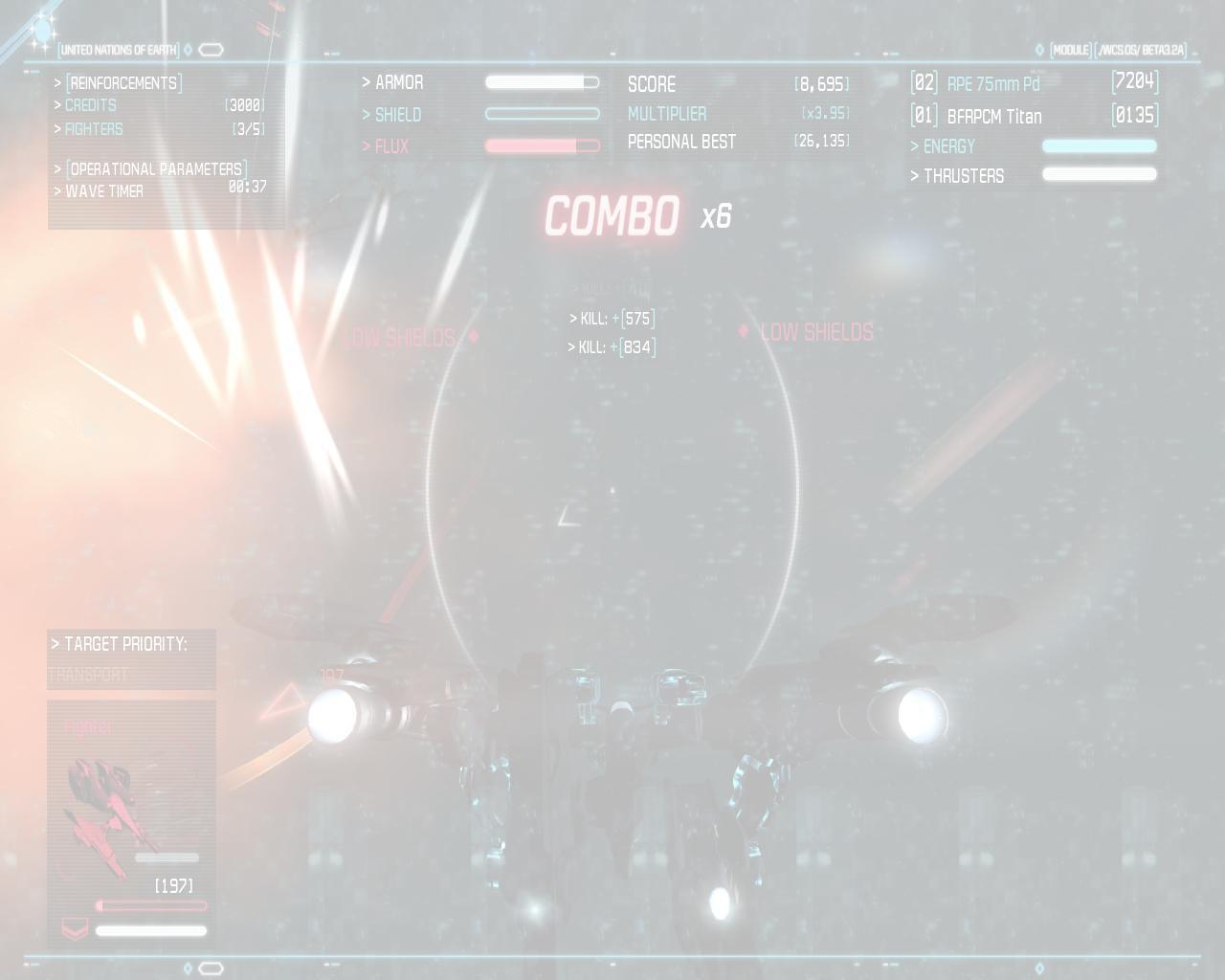Select the RPE 75mm Pd weapon
The width and height of the screenshot is (1225, 980).
[992, 84]
